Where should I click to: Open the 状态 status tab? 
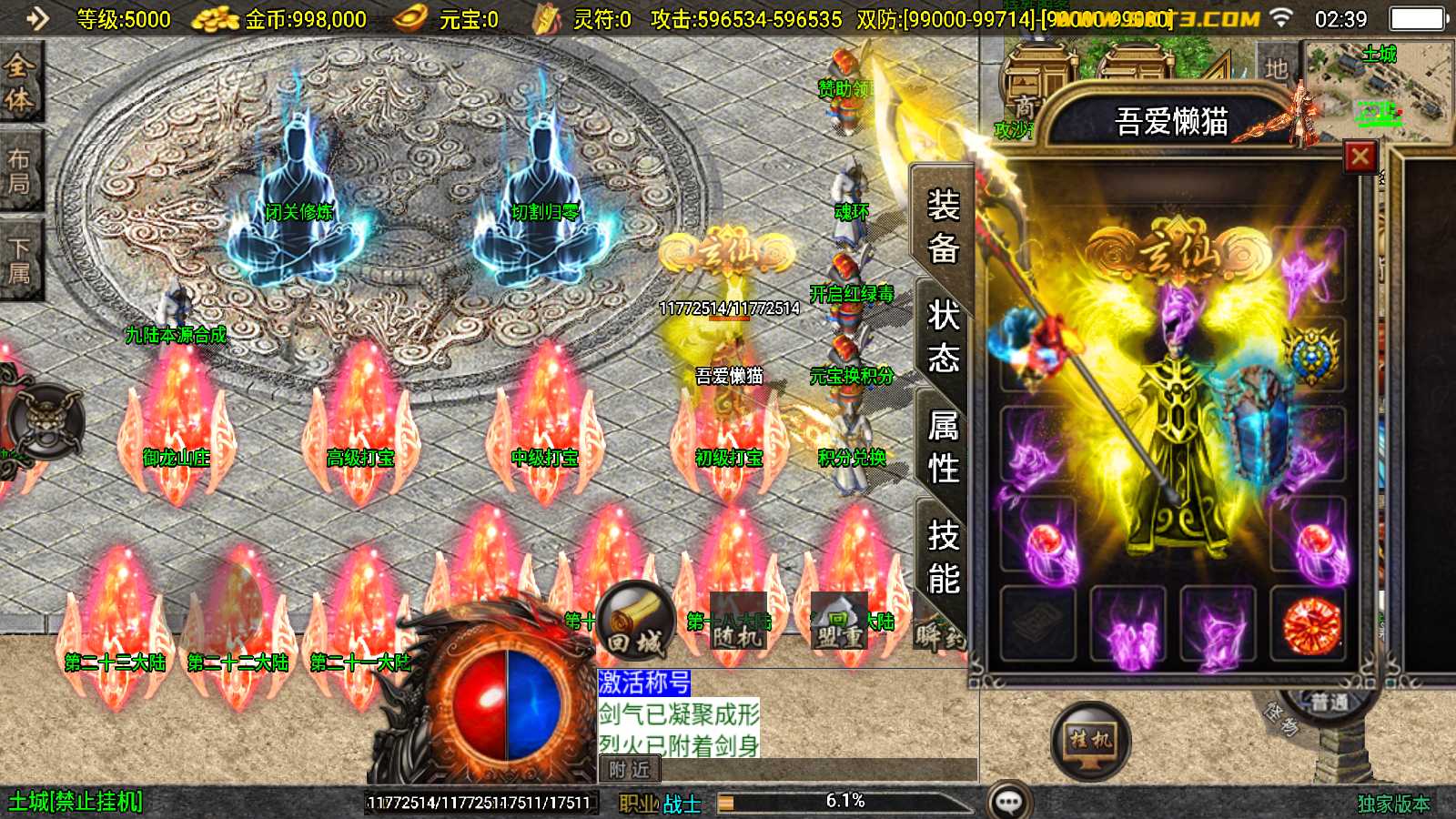(x=943, y=337)
